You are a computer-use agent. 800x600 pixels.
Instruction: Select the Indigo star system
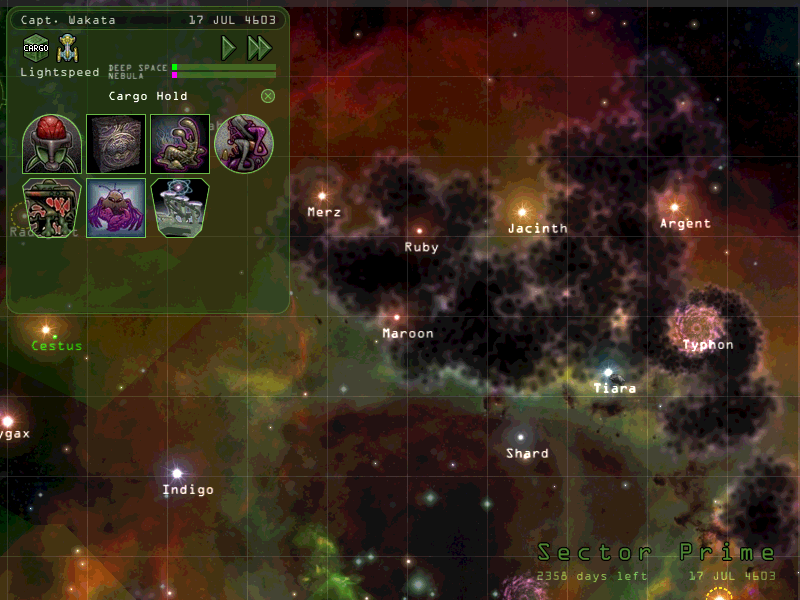pos(177,473)
